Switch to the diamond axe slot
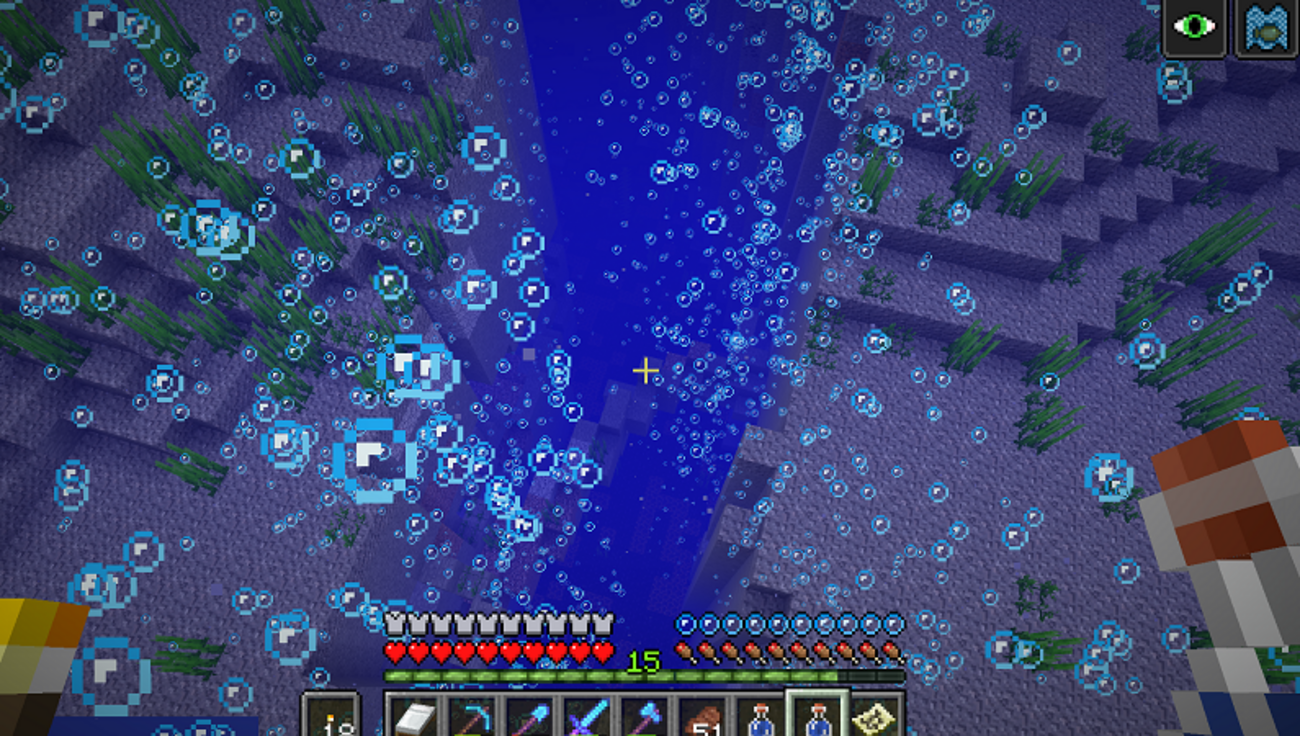 643,716
